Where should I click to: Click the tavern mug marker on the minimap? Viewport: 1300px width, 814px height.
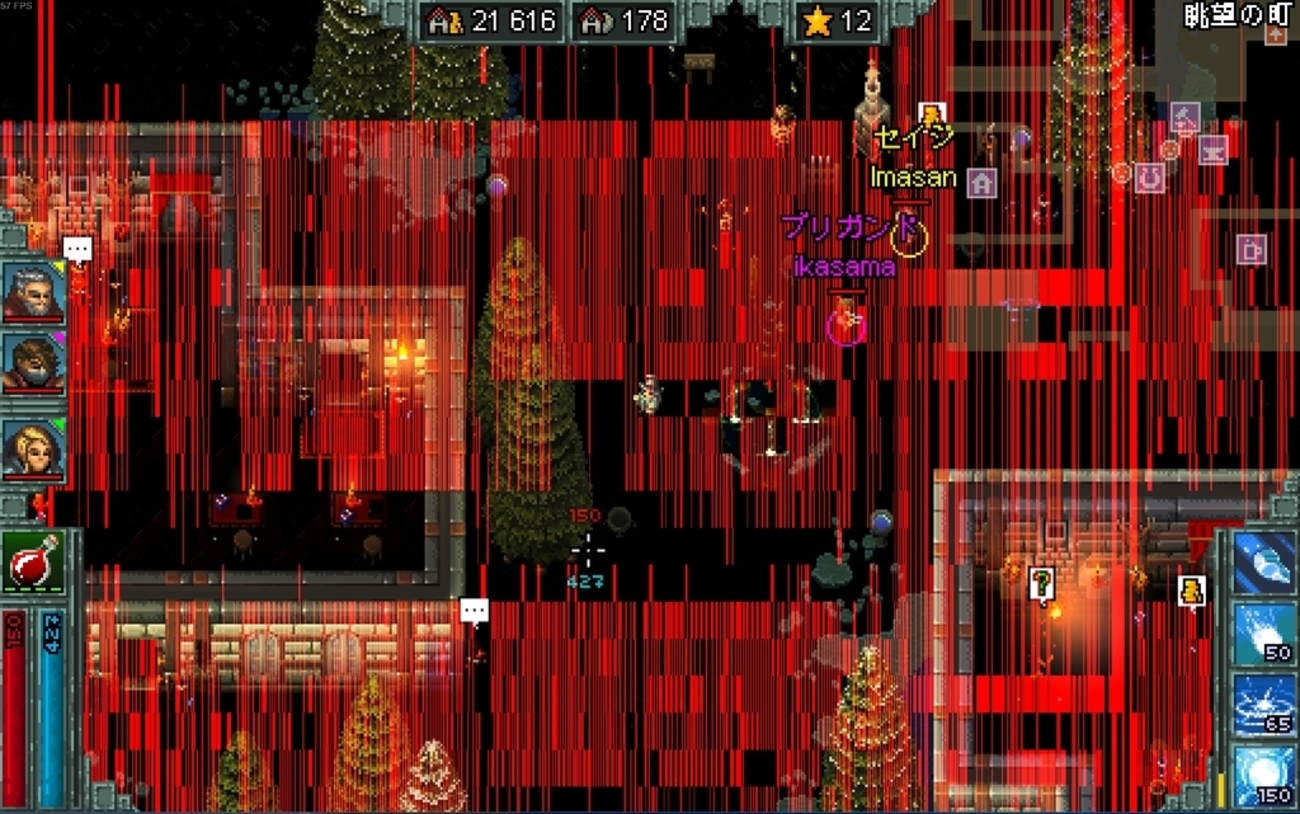click(1250, 249)
